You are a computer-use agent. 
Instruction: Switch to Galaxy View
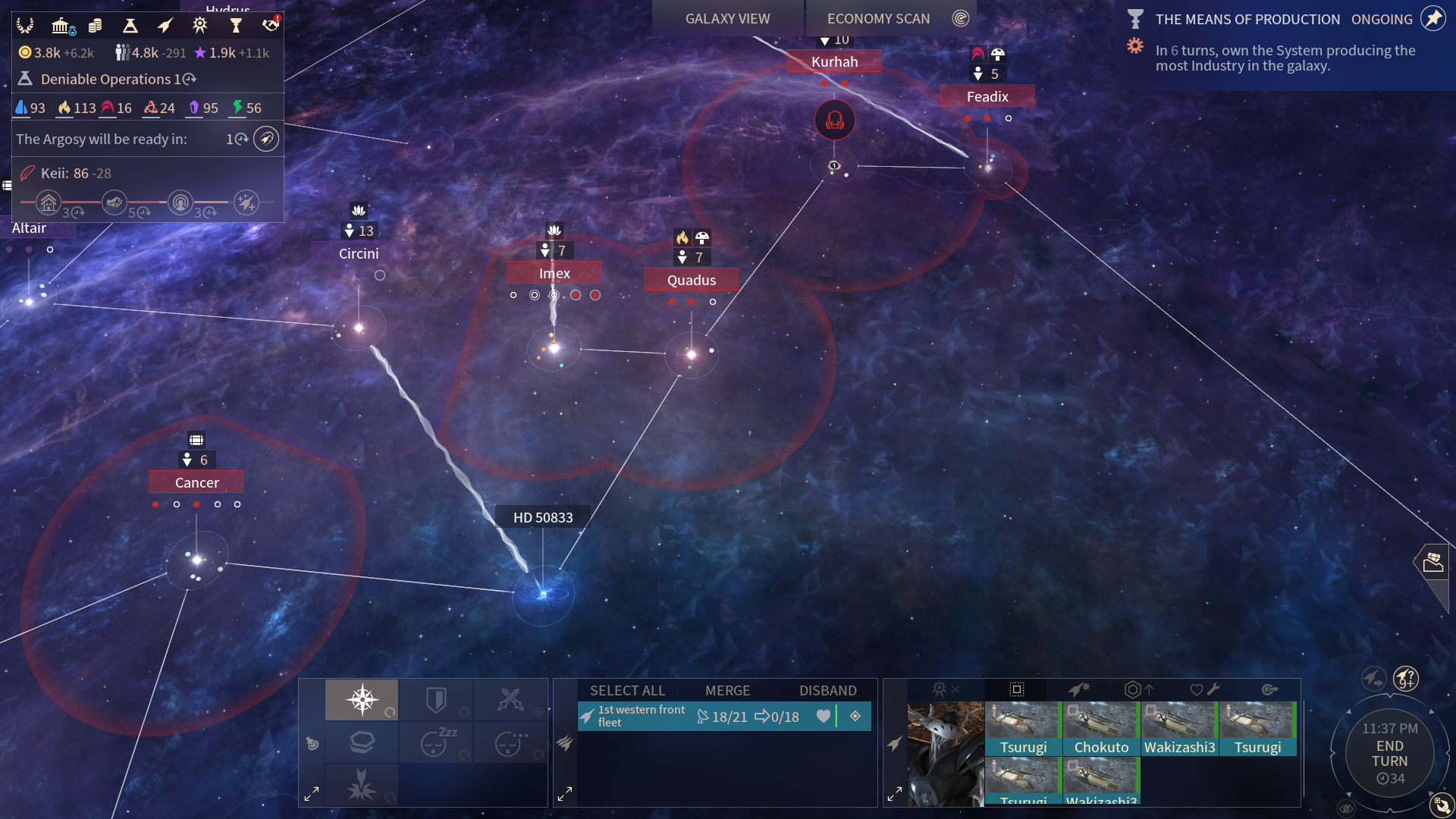[727, 19]
